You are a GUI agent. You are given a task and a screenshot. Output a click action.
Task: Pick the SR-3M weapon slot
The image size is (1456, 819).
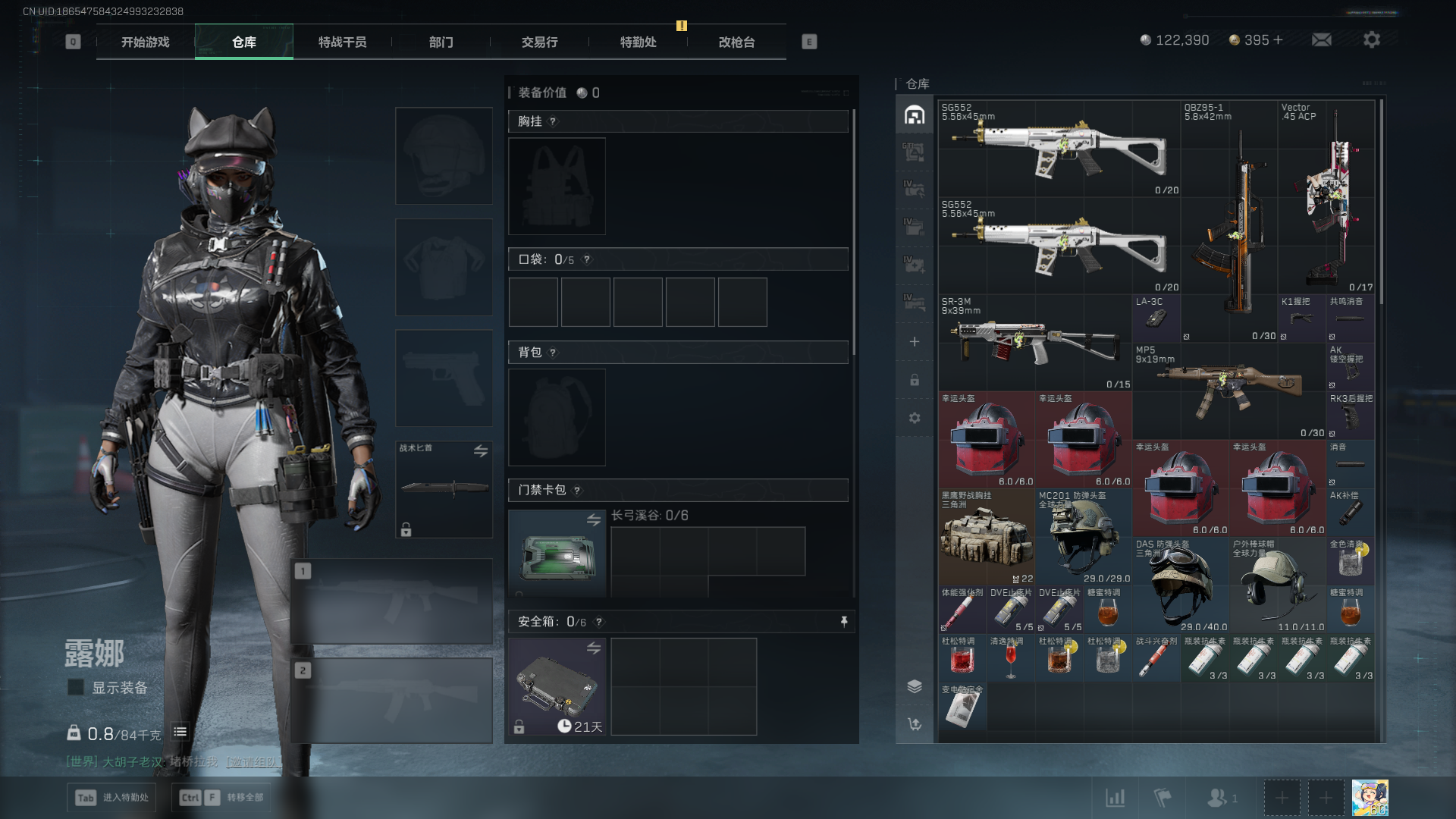point(1035,343)
